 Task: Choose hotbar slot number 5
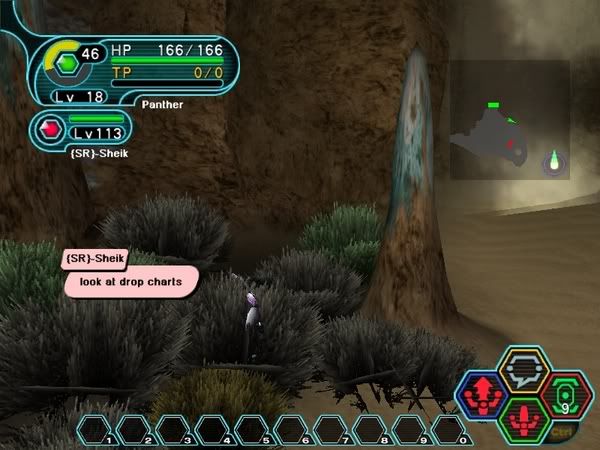pyautogui.click(x=253, y=431)
